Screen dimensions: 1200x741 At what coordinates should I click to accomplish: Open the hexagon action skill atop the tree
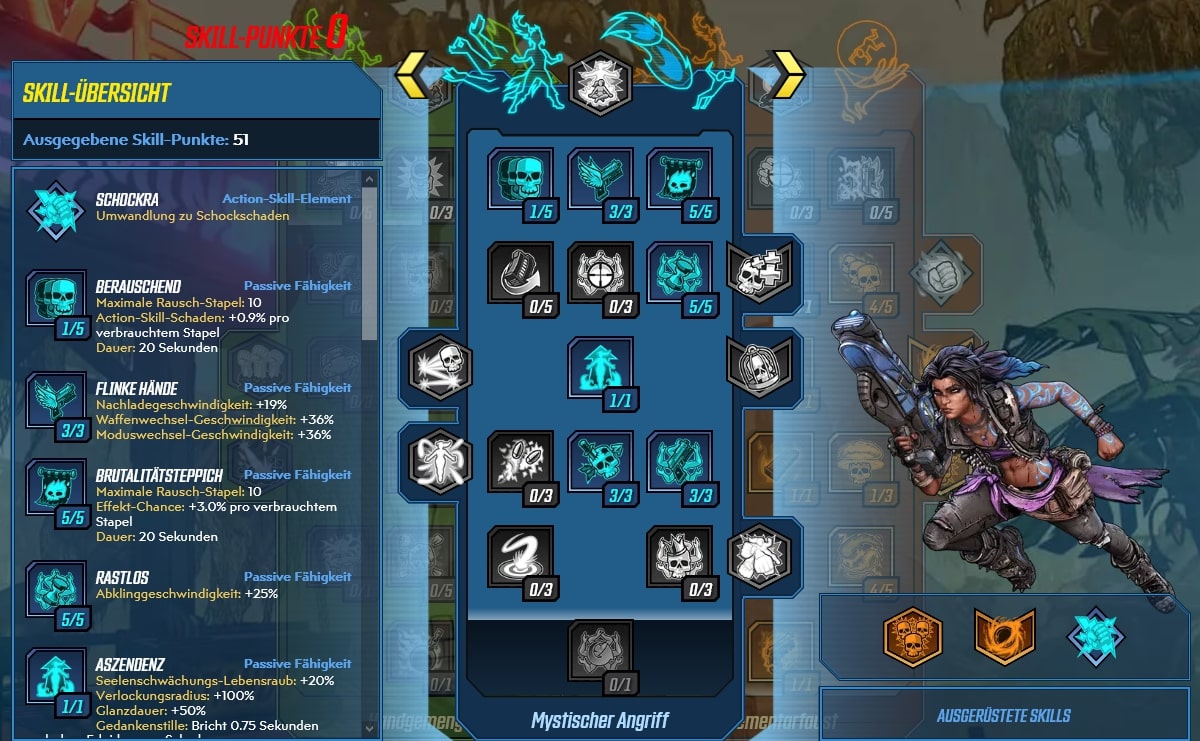[600, 83]
